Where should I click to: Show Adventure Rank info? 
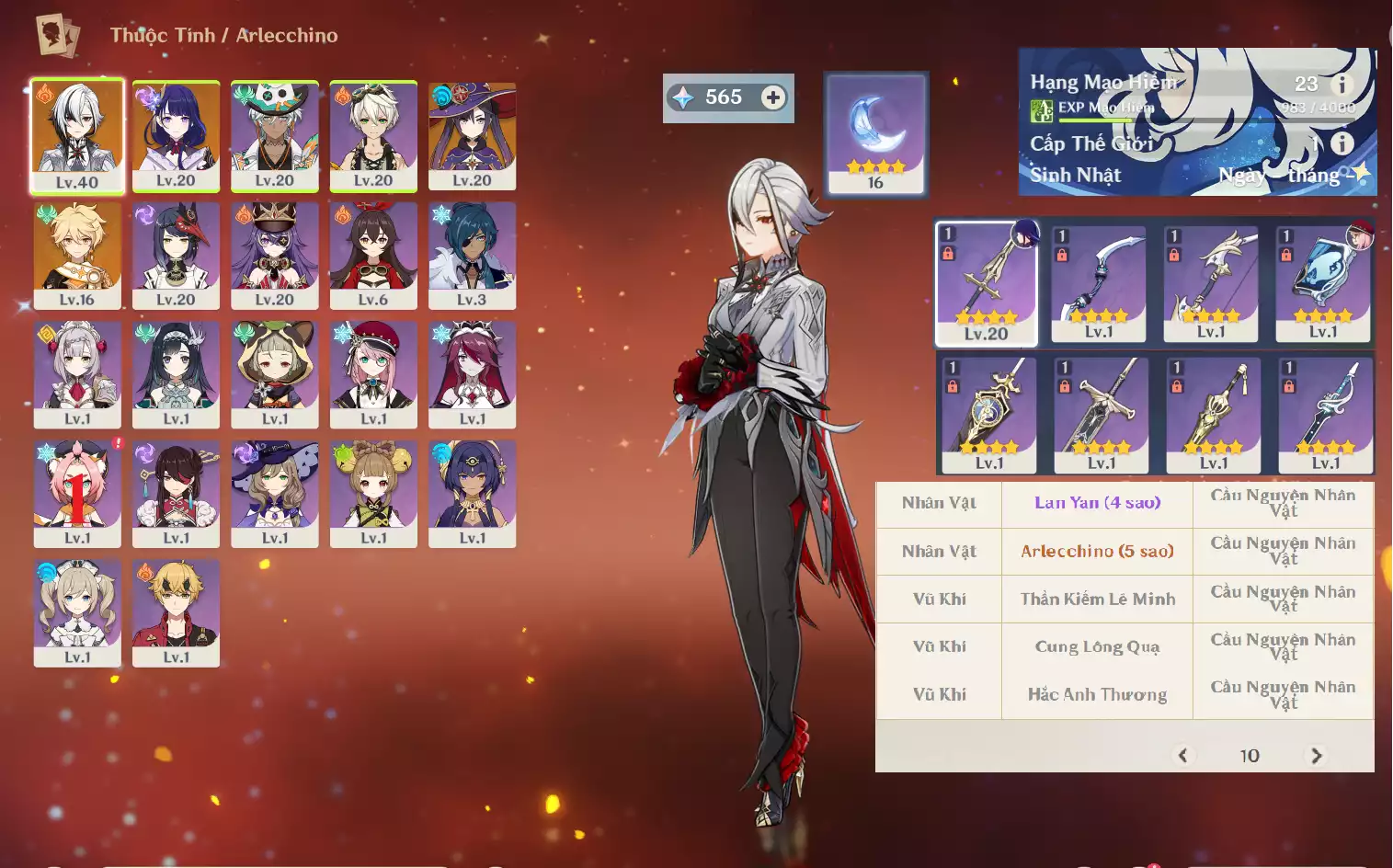[1342, 85]
